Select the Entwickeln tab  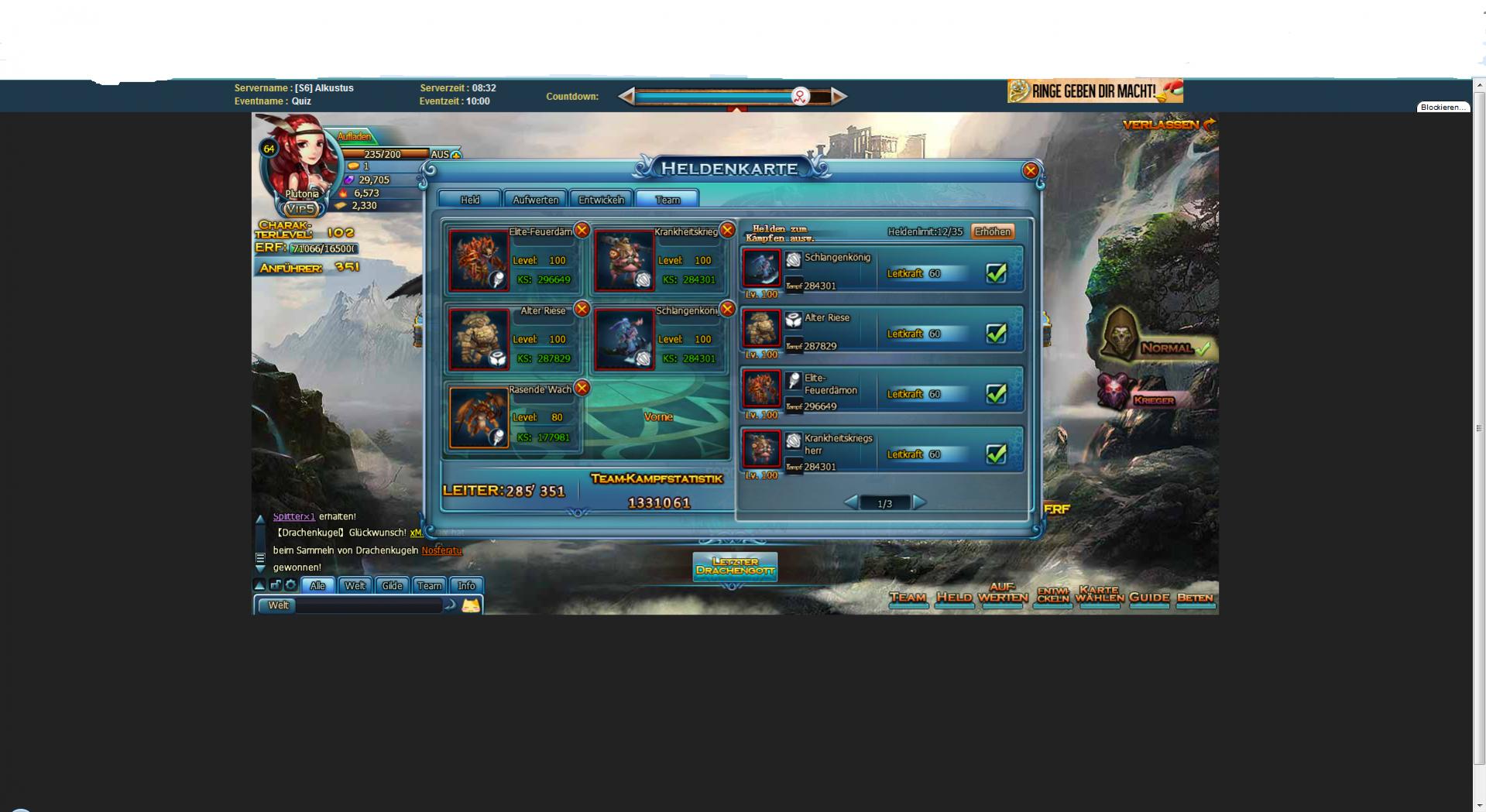point(601,200)
